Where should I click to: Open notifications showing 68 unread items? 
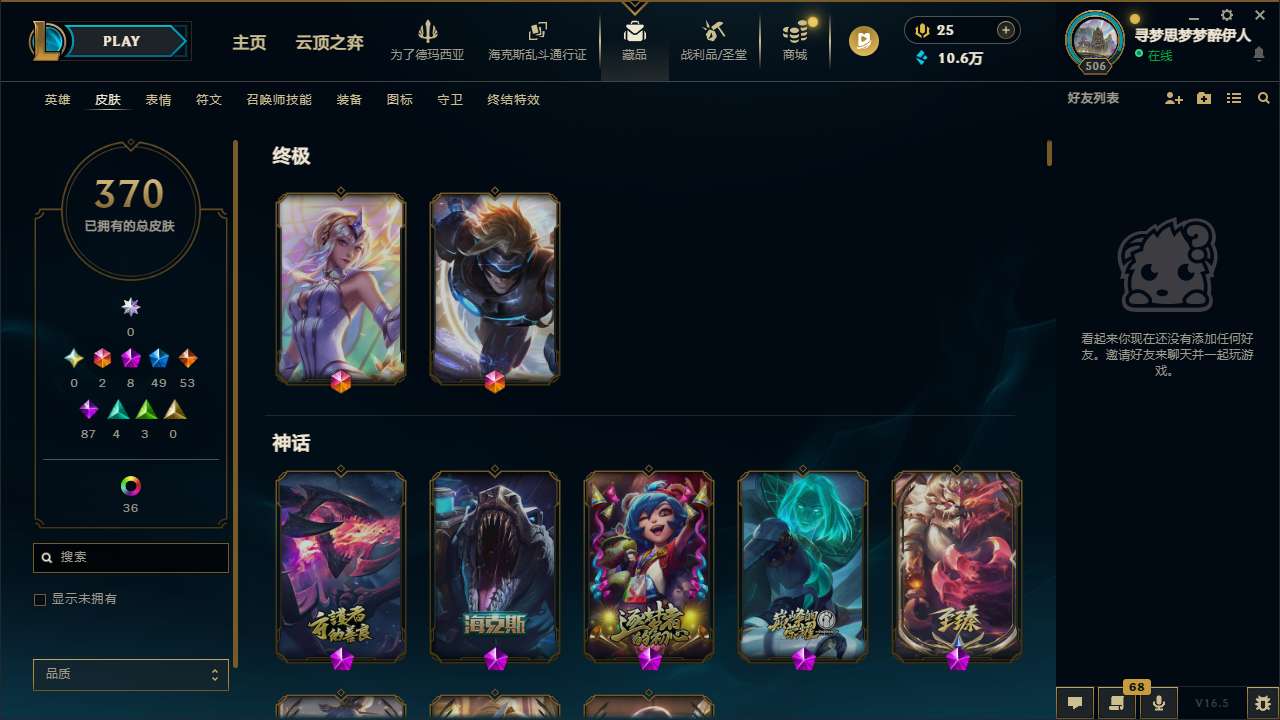point(1115,701)
